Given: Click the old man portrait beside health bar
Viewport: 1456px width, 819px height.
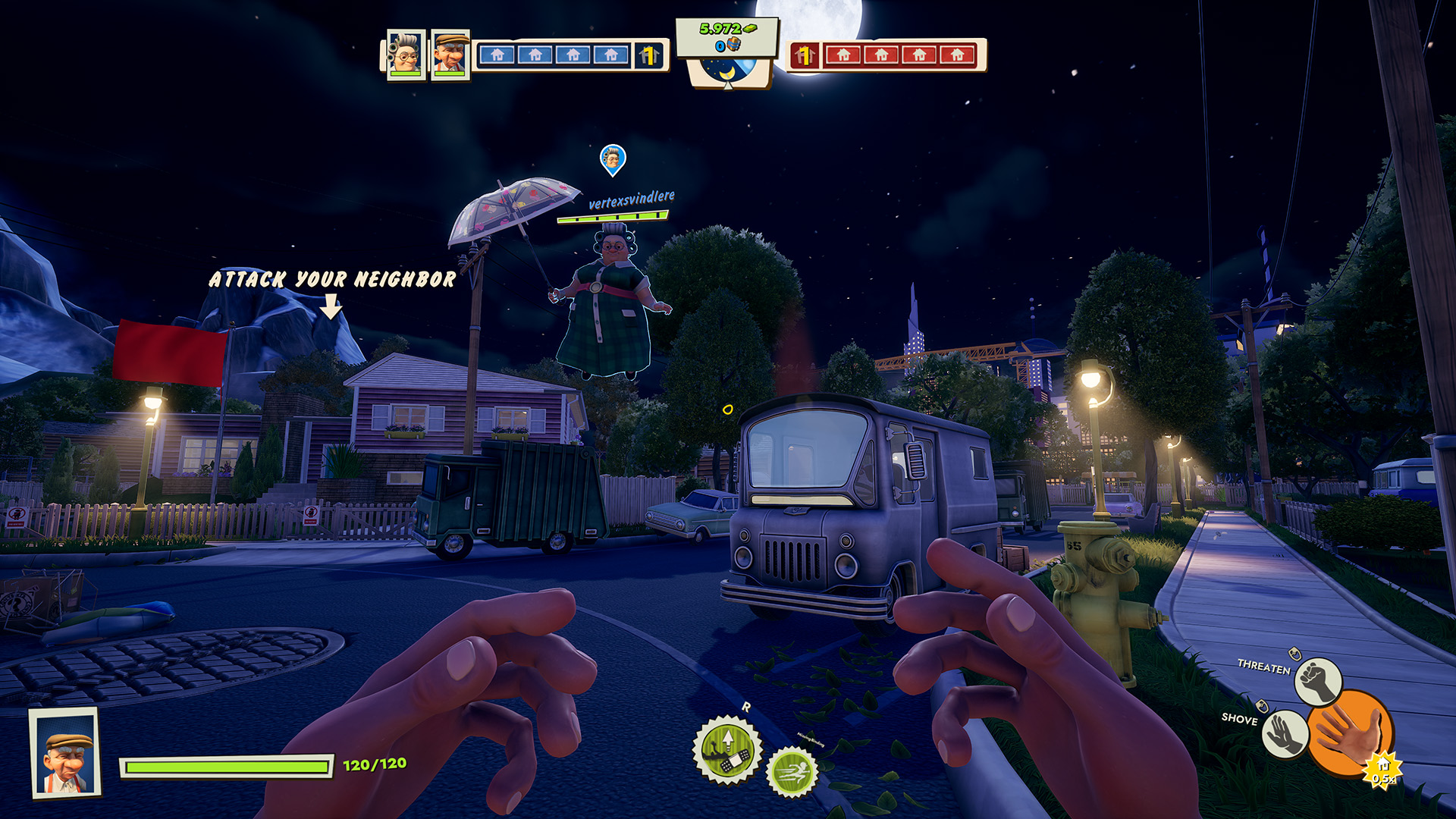Looking at the screenshot, I should tap(65, 752).
